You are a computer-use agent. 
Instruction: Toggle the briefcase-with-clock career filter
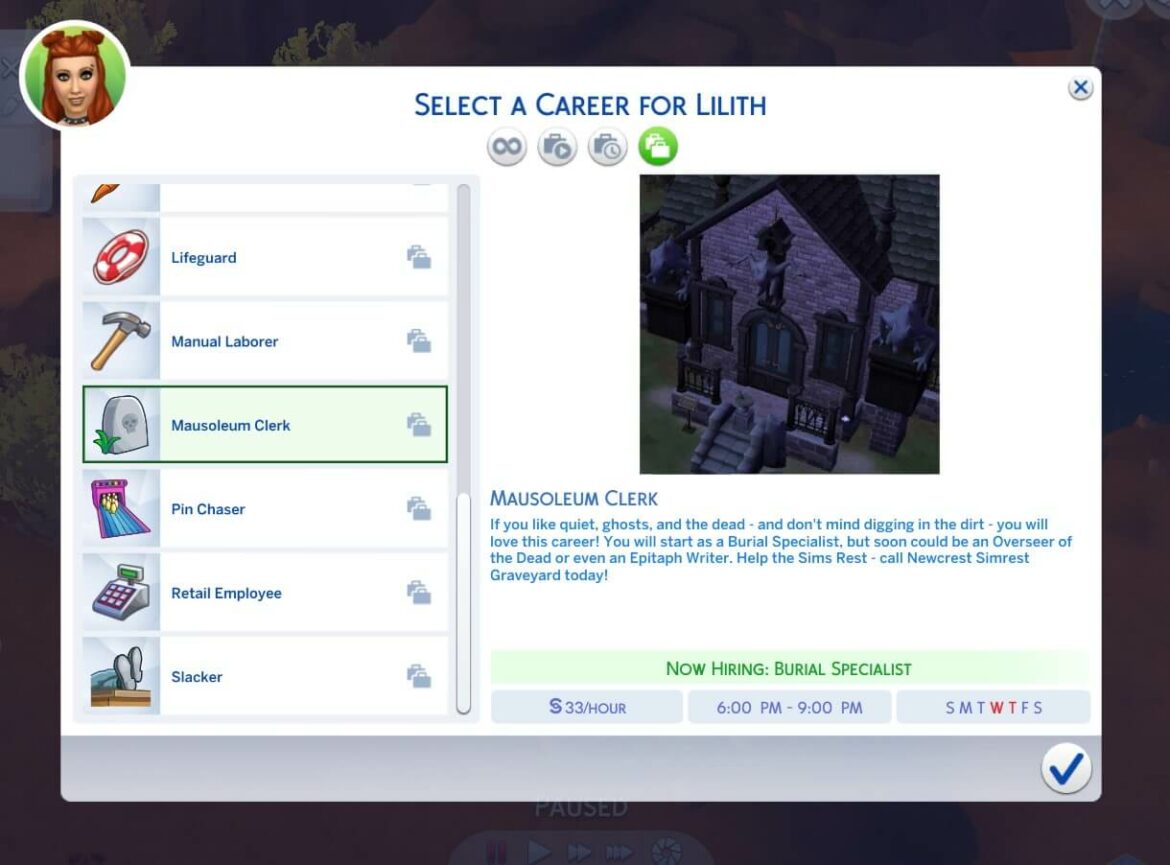(x=607, y=148)
